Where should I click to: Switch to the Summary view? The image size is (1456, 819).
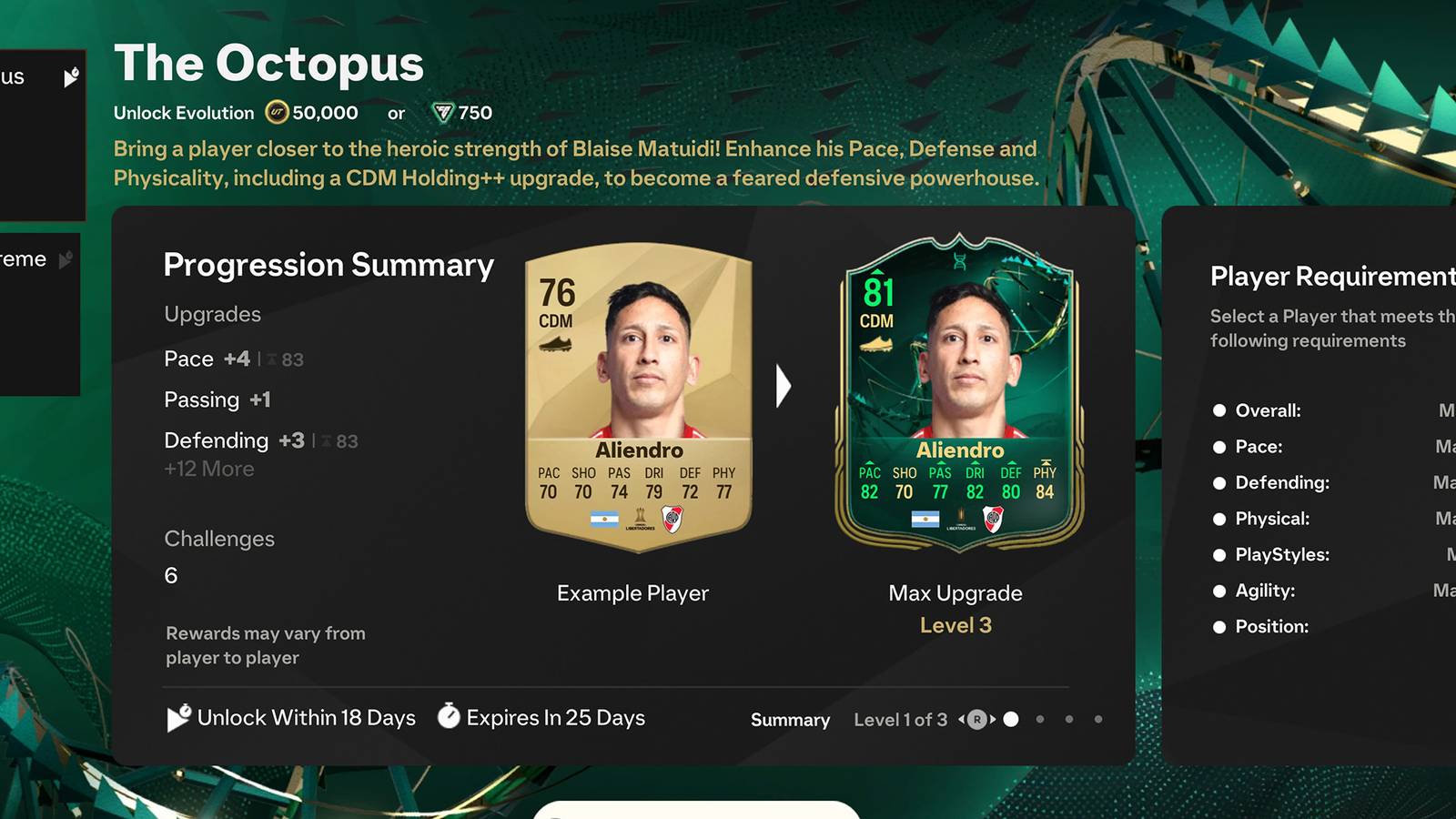790,720
